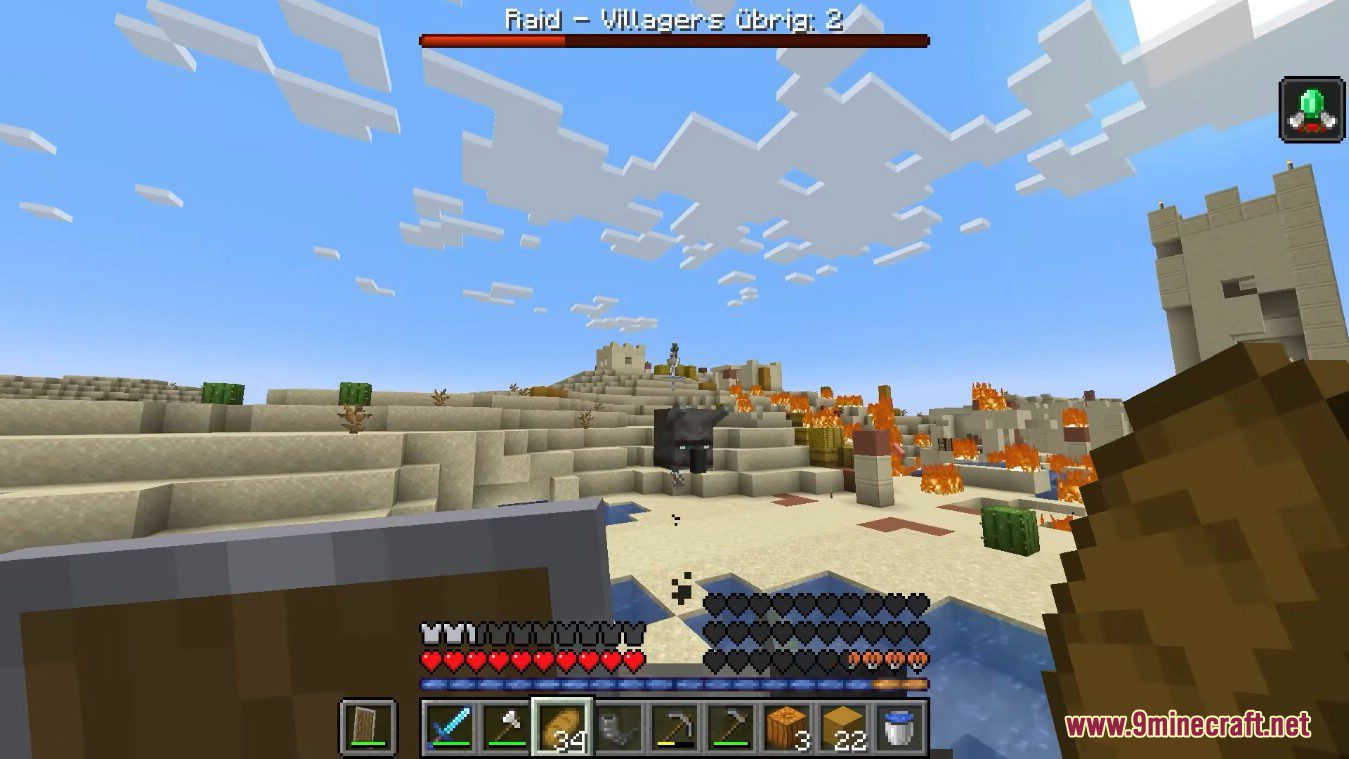Click the leftmost red heart in the health bar
This screenshot has width=1349, height=759.
coord(430,662)
